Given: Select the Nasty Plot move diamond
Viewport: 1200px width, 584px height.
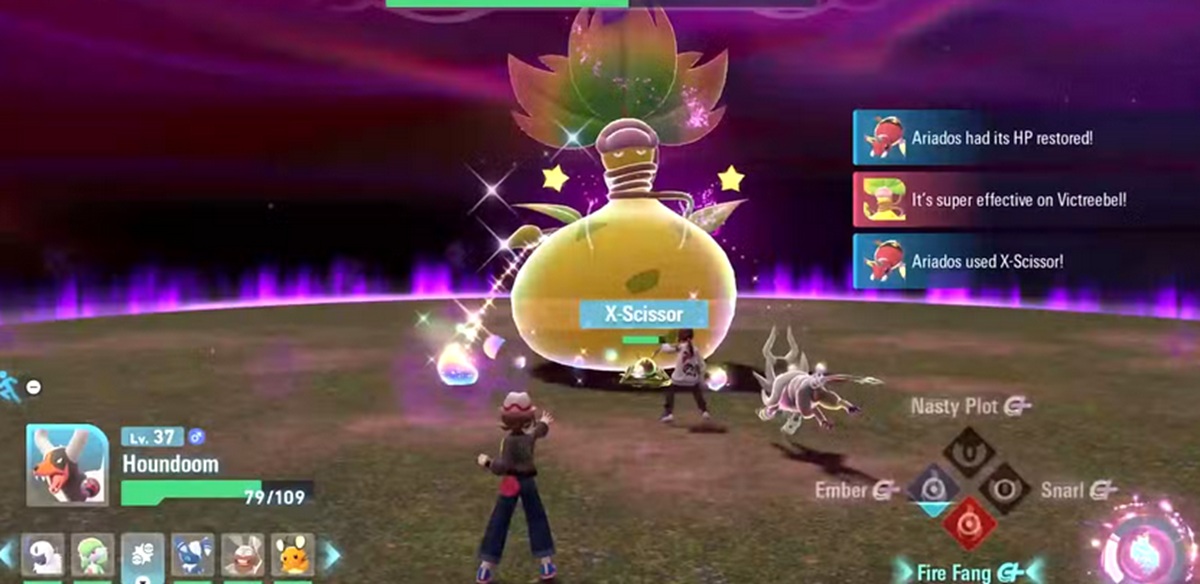Looking at the screenshot, I should tap(968, 450).
